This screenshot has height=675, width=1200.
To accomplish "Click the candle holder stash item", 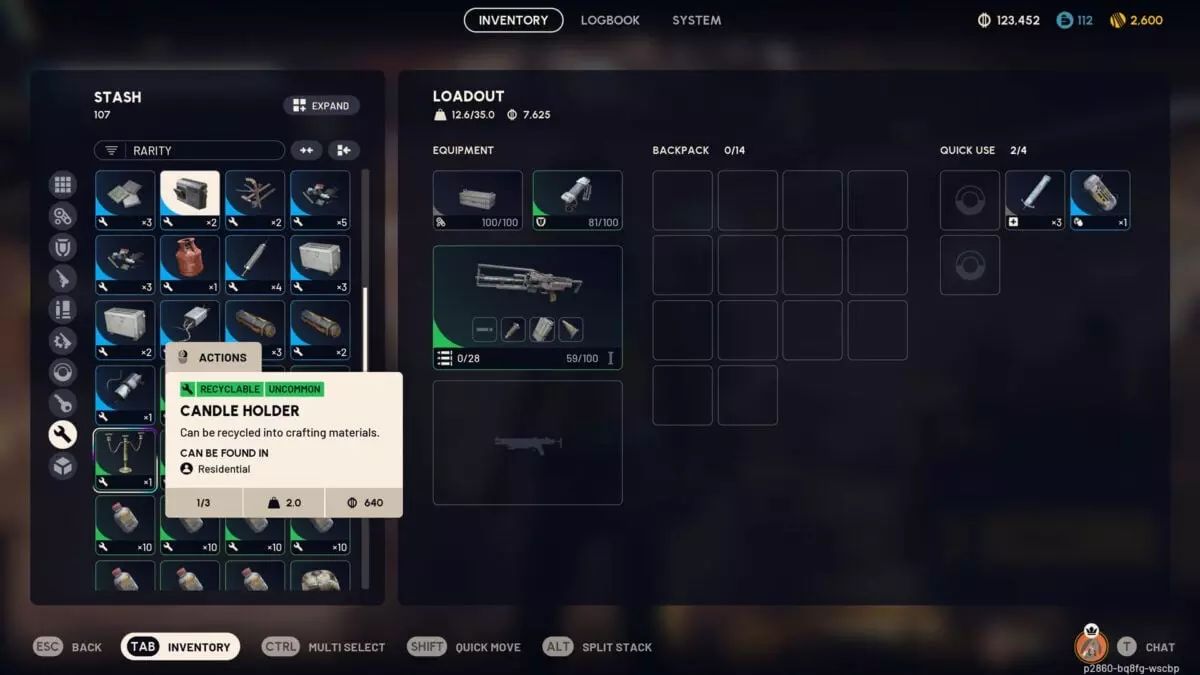I will (x=125, y=460).
